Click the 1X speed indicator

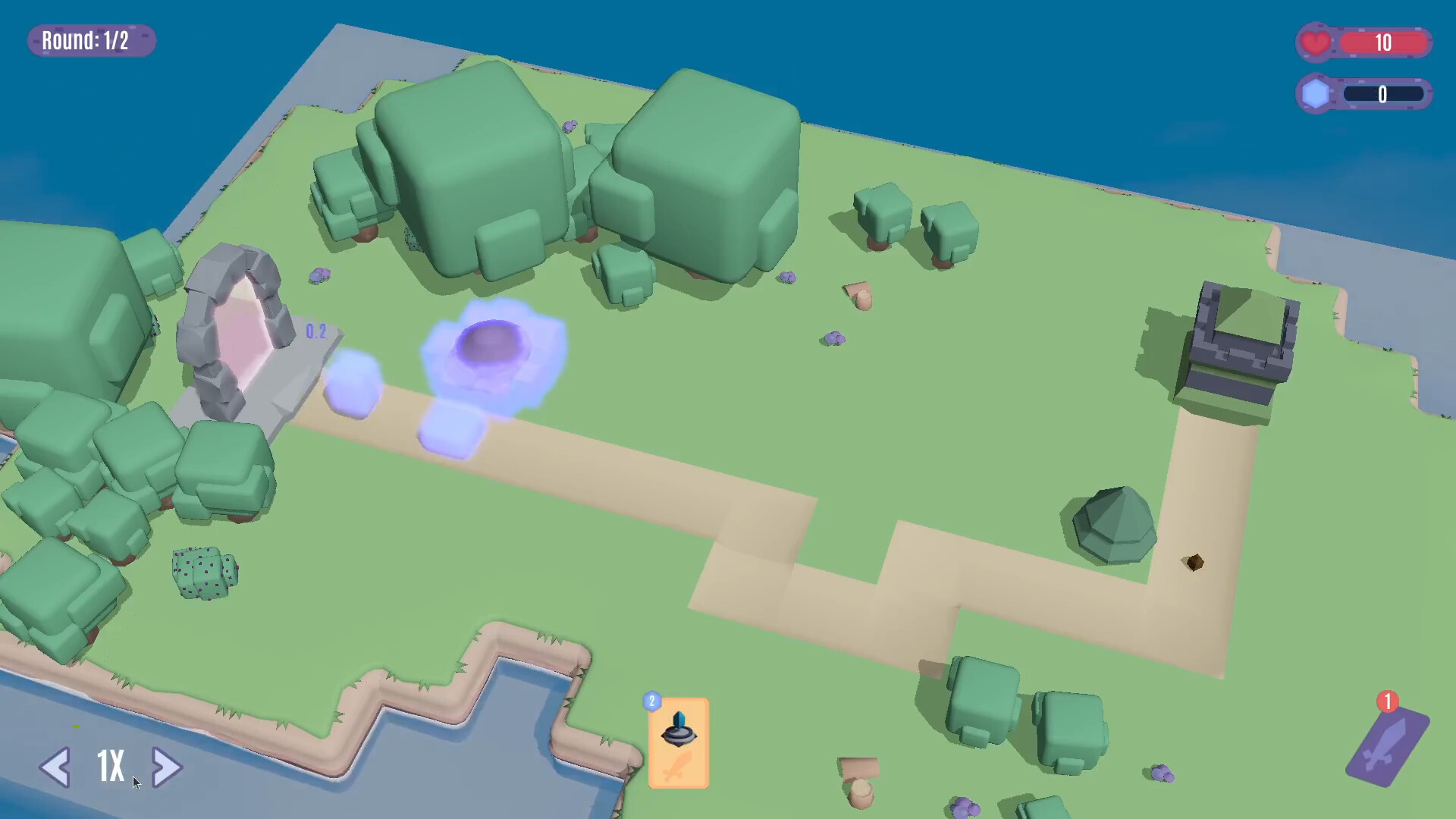(109, 767)
